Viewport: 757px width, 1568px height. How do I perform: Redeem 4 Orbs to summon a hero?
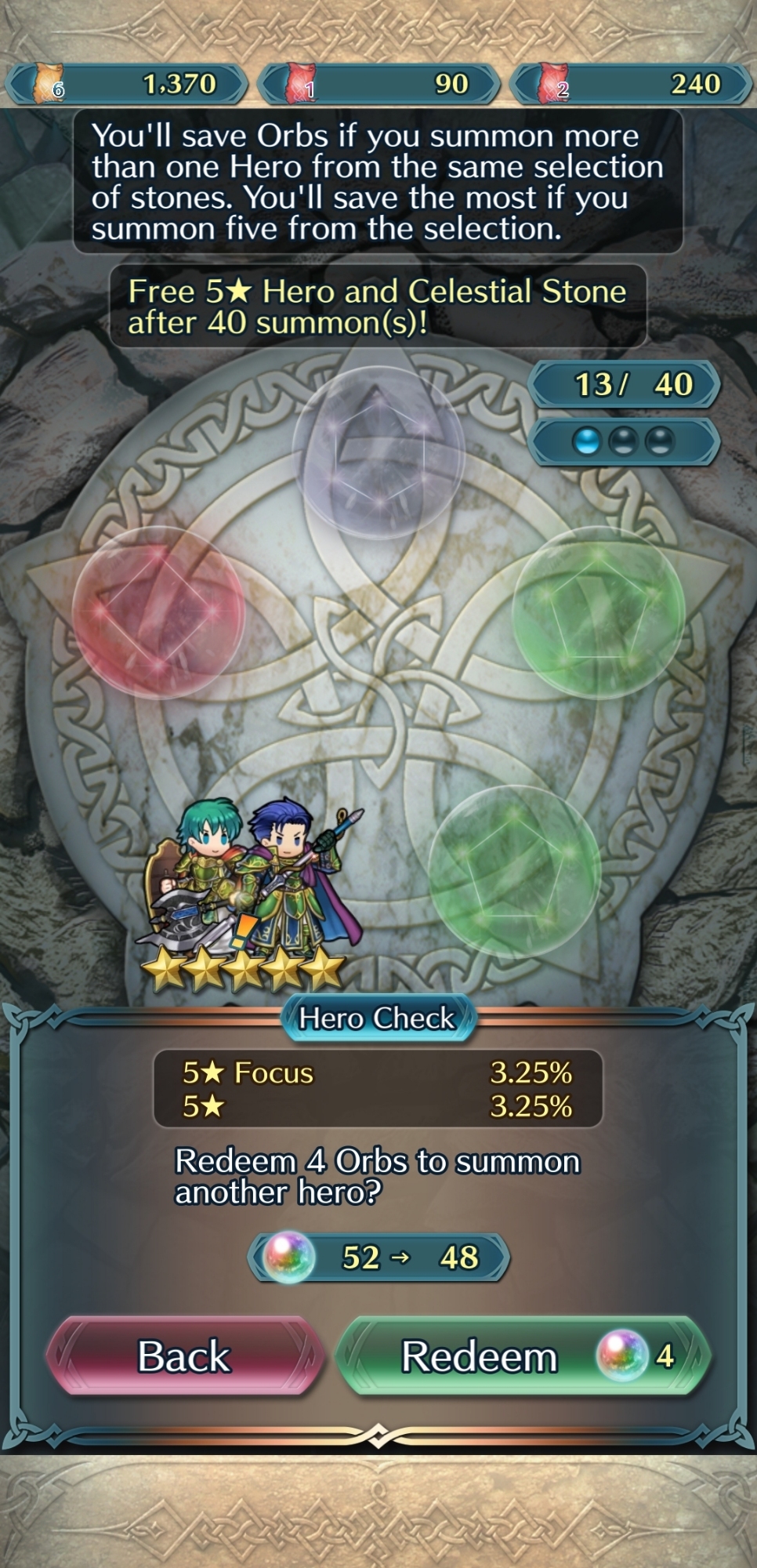[523, 1356]
